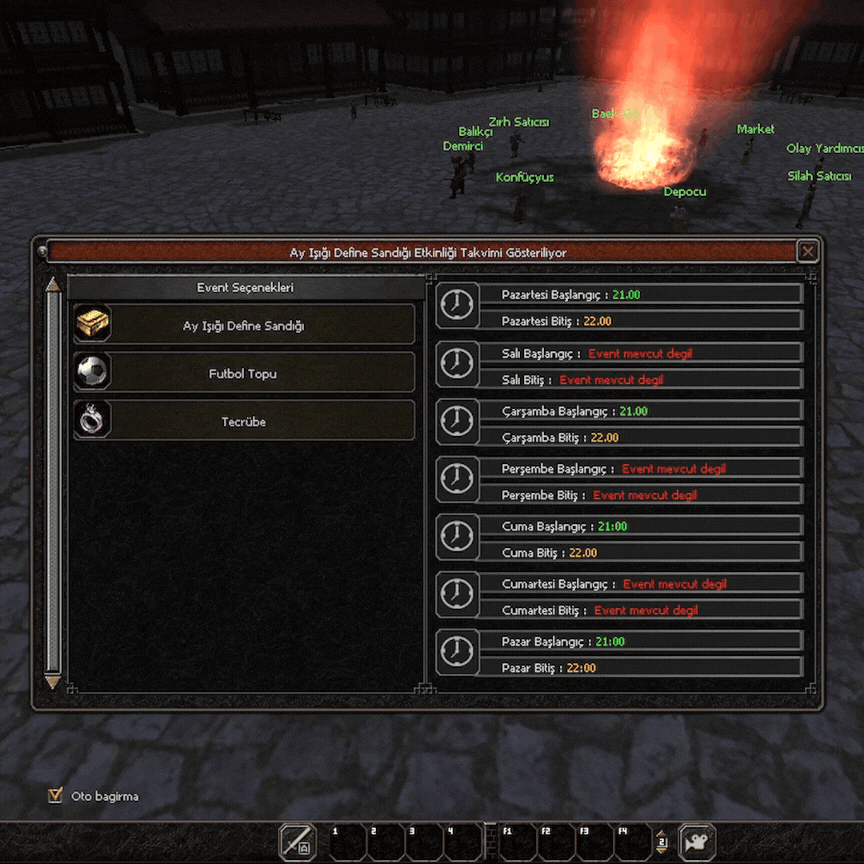Screen dimensions: 864x864
Task: Click the event list scroll down arrow
Action: tap(53, 682)
